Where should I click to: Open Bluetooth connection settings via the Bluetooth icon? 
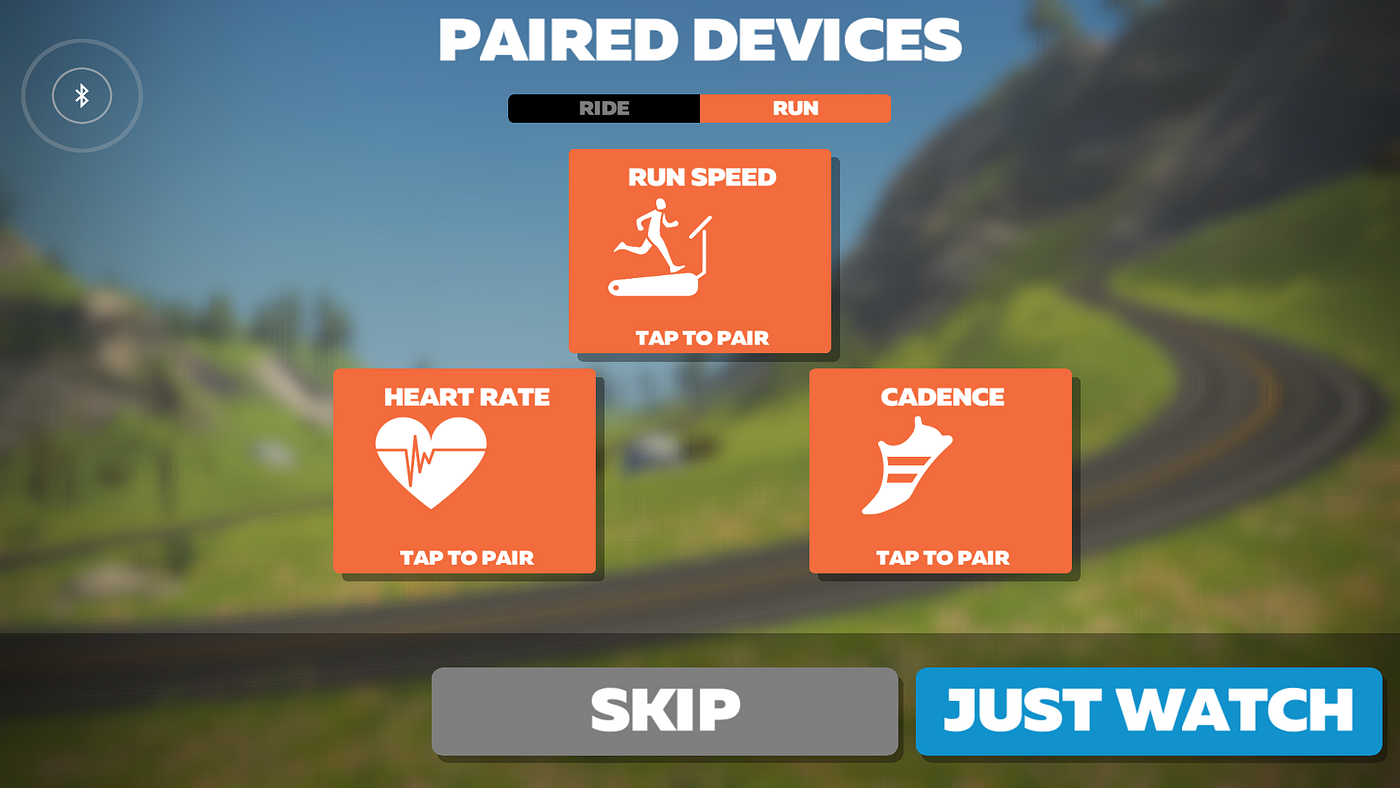coord(82,95)
